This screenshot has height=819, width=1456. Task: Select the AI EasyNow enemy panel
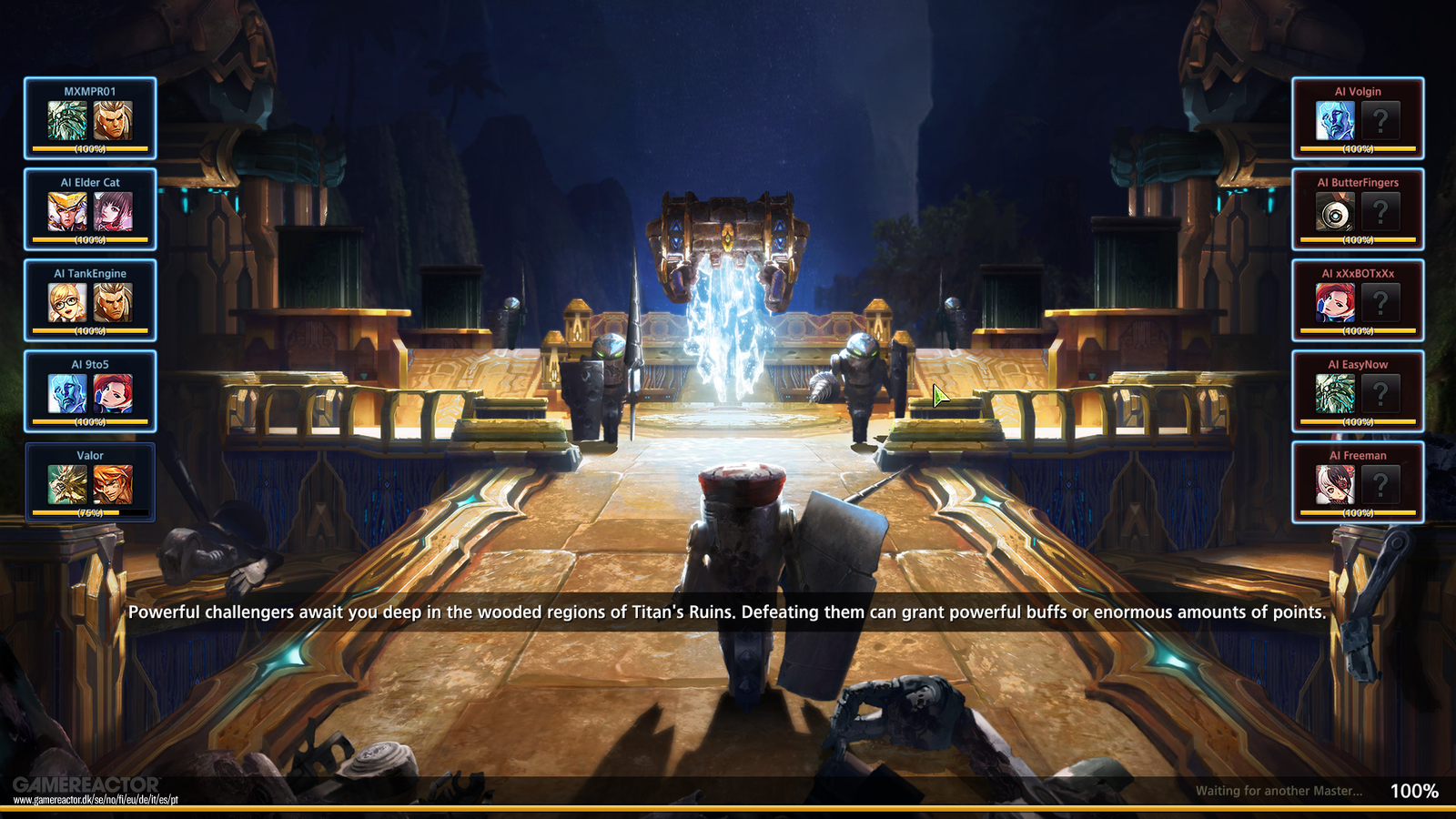(1358, 391)
